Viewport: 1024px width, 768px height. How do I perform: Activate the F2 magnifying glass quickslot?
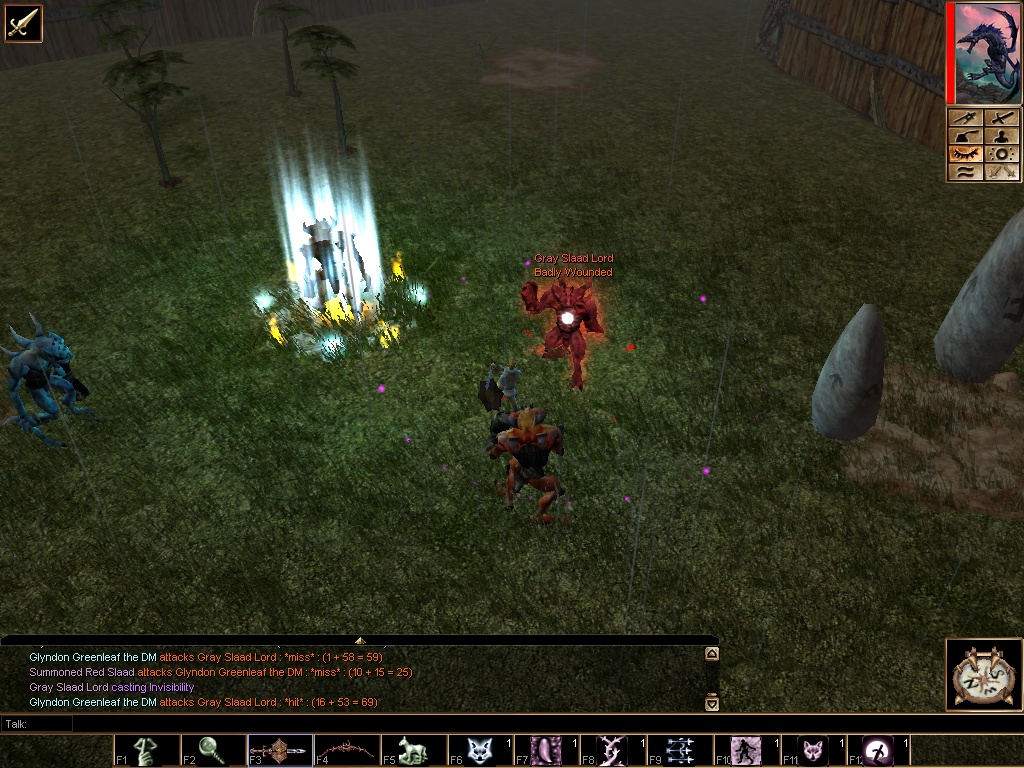[x=212, y=750]
